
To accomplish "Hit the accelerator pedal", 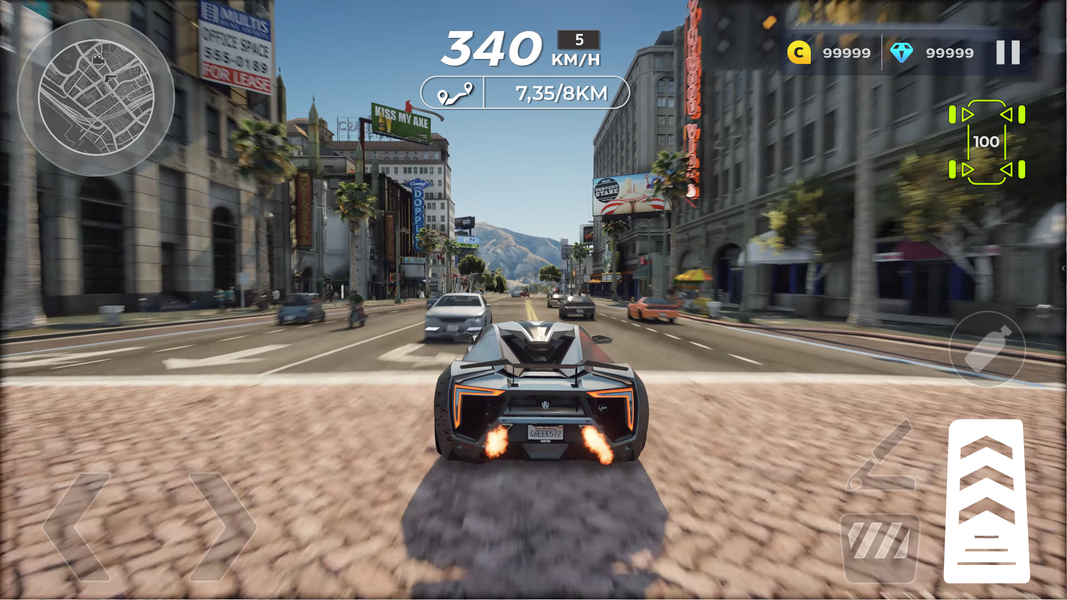I will coord(986,500).
